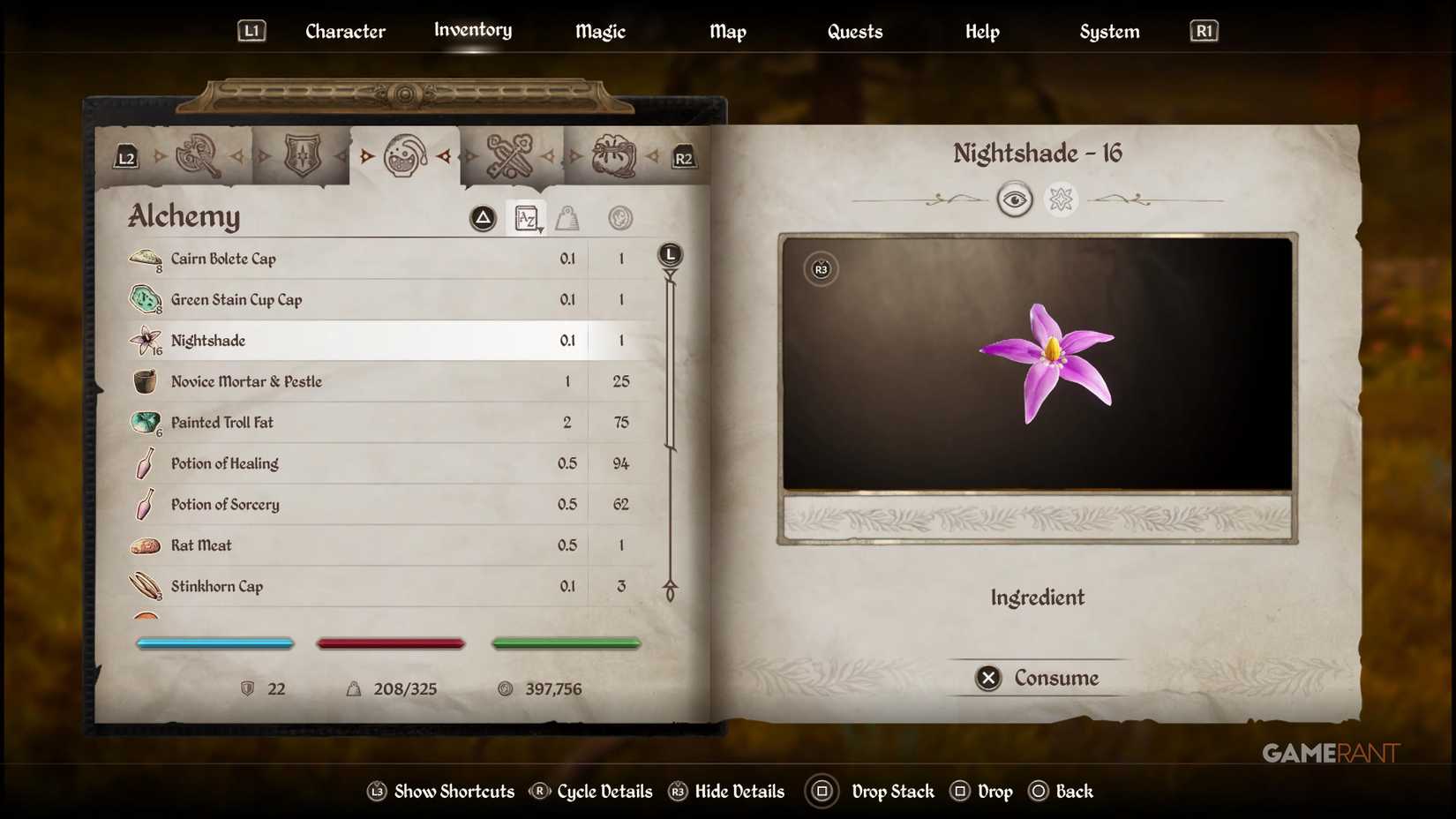Sort items by weight using the weight icon
This screenshot has height=819, width=1456.
567,218
